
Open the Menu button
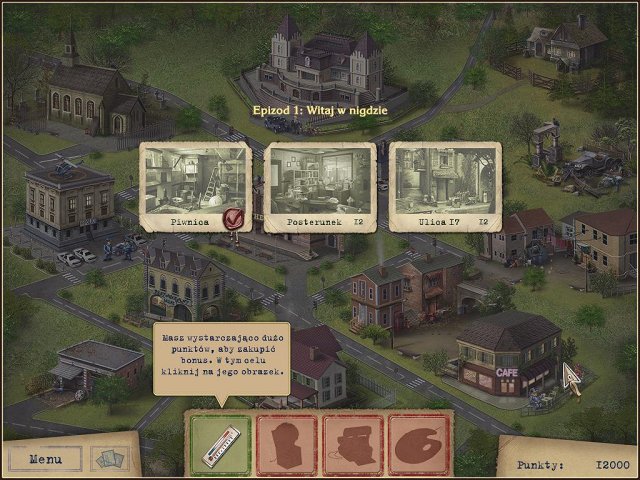46,460
